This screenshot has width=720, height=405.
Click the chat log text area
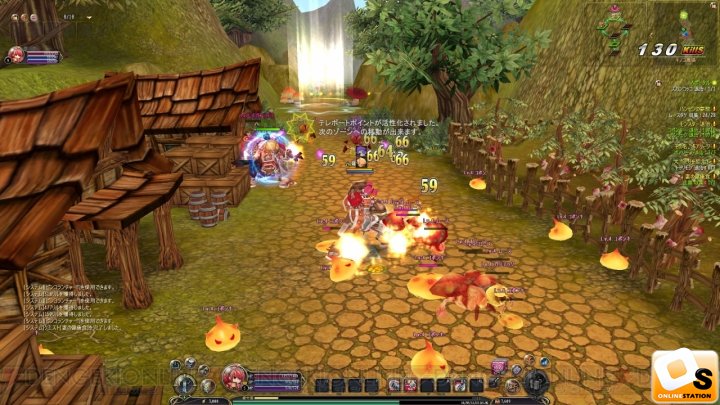60,307
